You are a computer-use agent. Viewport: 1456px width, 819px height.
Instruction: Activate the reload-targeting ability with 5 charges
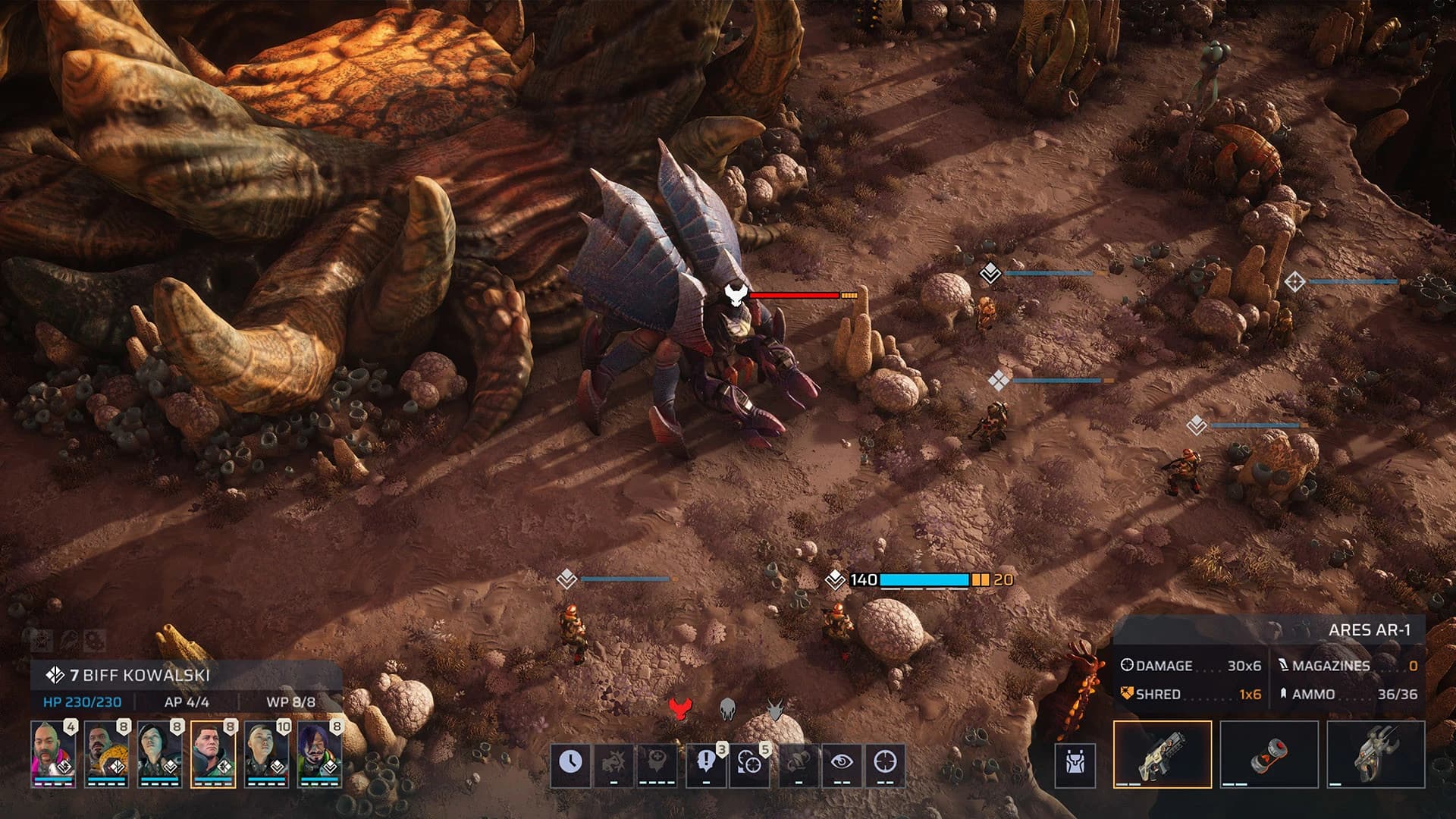pos(749,764)
